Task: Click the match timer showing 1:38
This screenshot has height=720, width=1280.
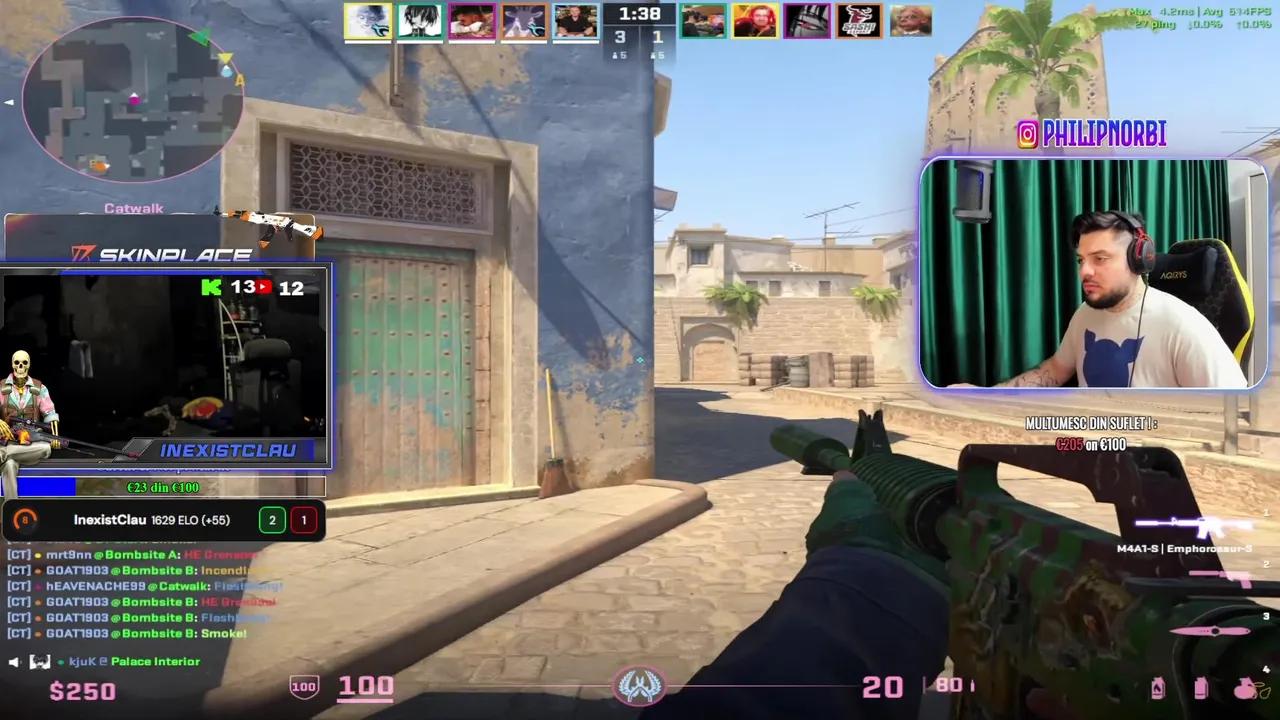Action: click(x=639, y=14)
